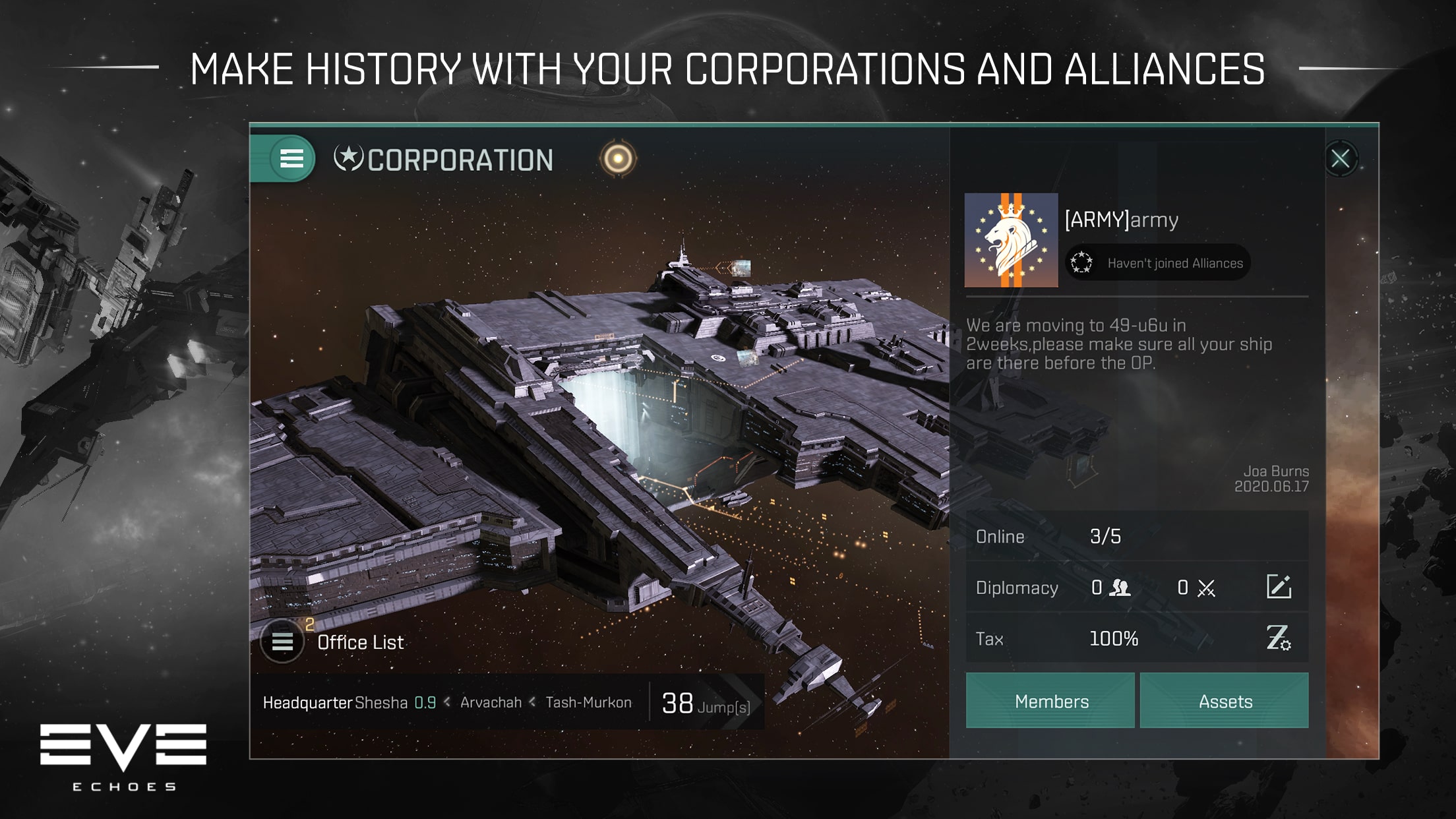
Task: Edit the Diplomacy settings
Action: [x=1279, y=587]
